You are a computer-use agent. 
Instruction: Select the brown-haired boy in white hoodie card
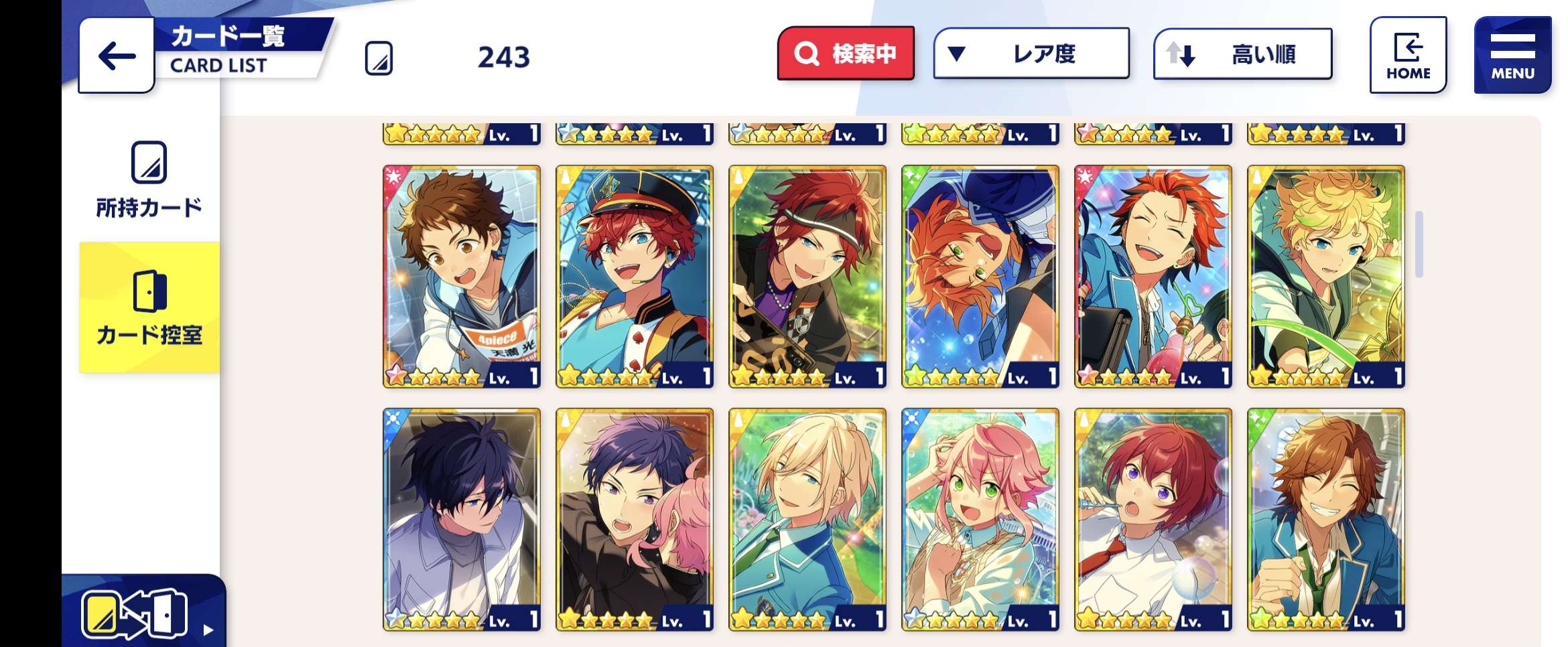462,277
